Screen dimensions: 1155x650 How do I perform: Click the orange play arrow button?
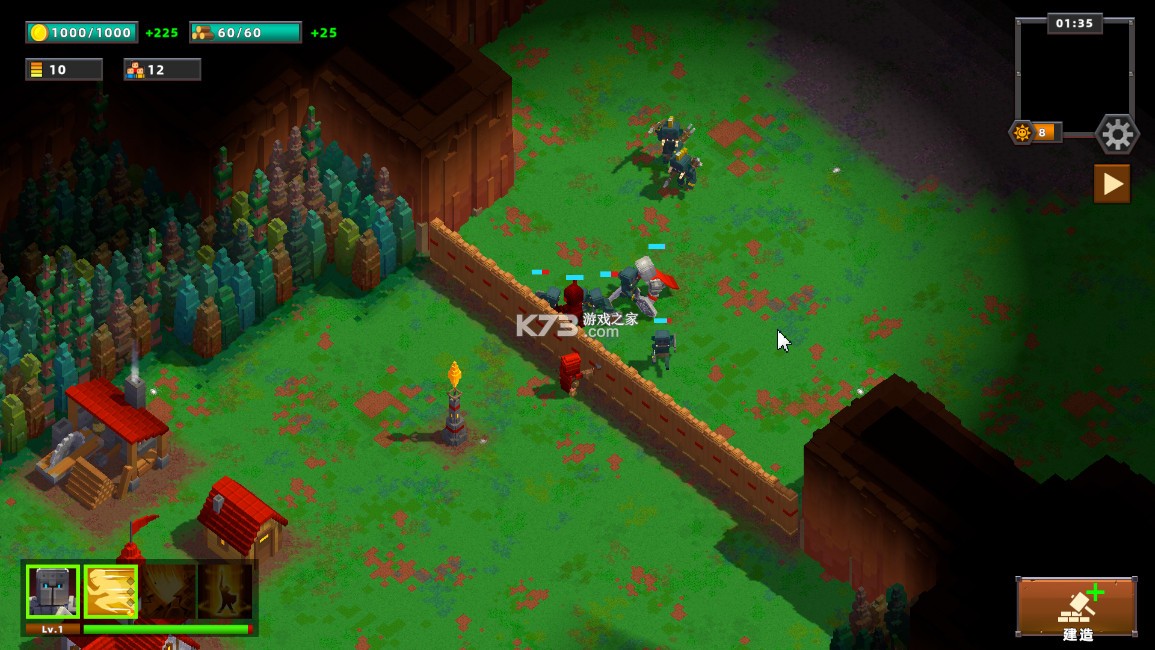point(1111,184)
